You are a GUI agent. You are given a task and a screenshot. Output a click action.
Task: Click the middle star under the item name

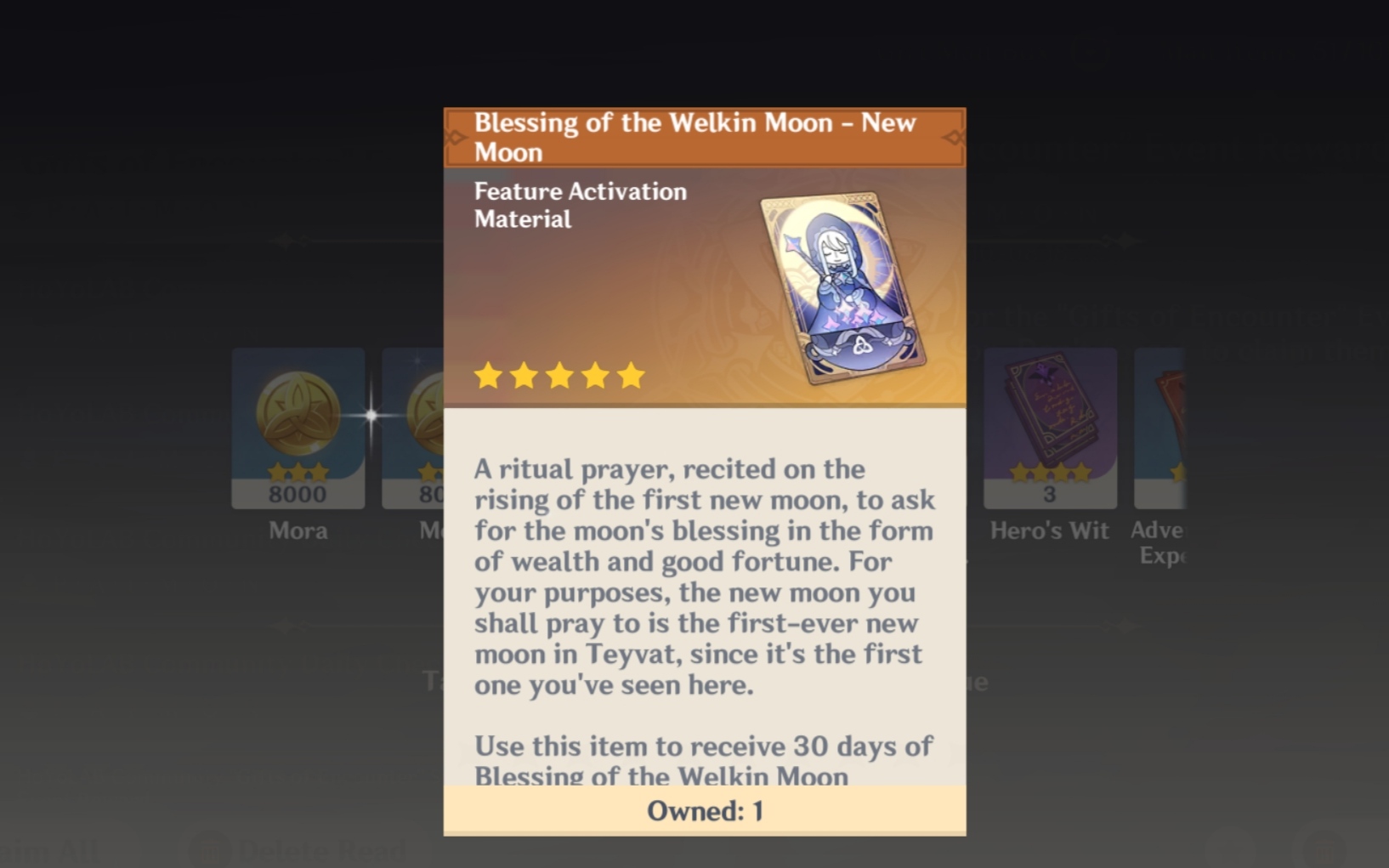559,375
